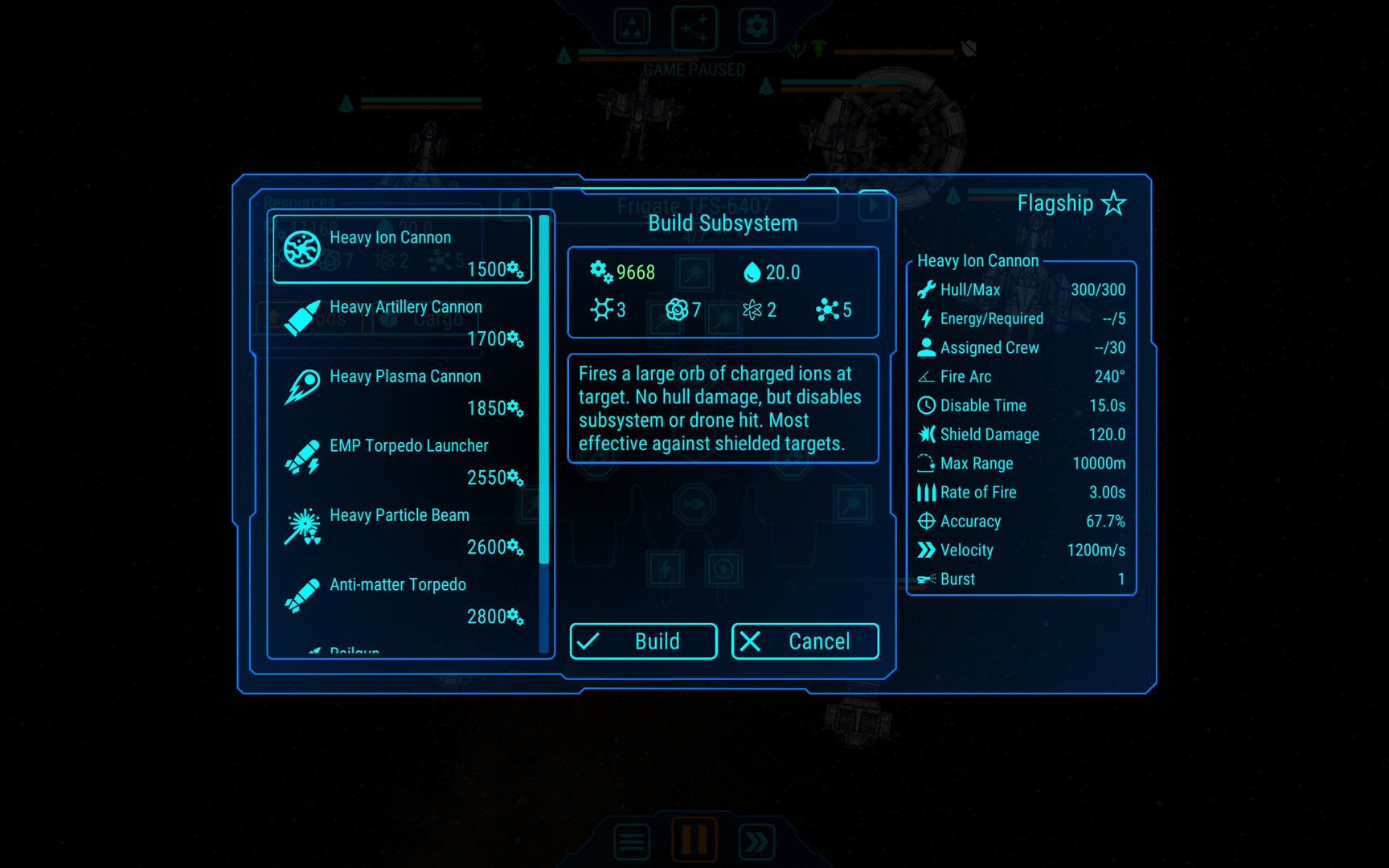The height and width of the screenshot is (868, 1389).
Task: Cancel the Build Subsystem dialog
Action: 805,641
